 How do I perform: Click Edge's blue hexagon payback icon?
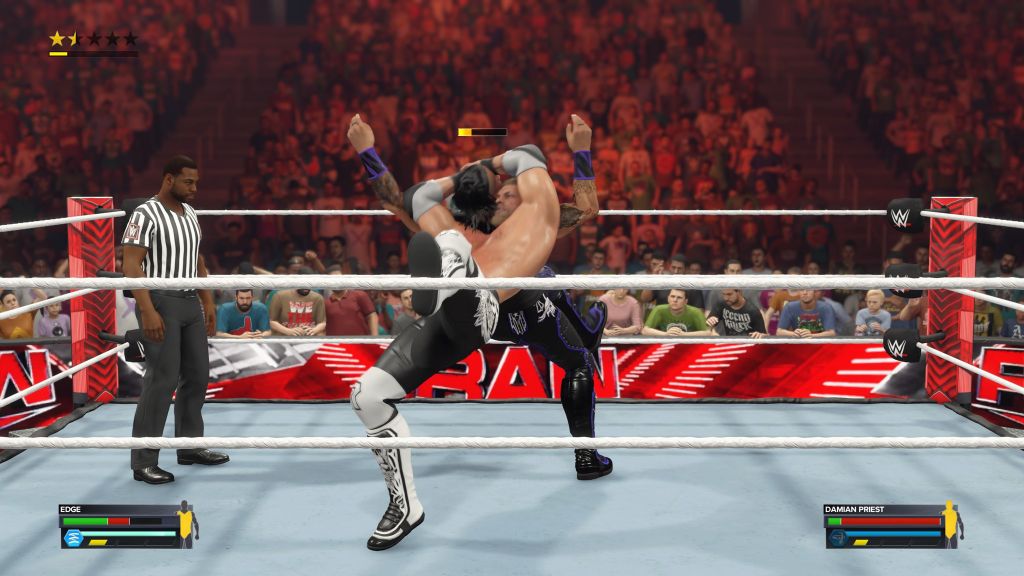point(73,537)
